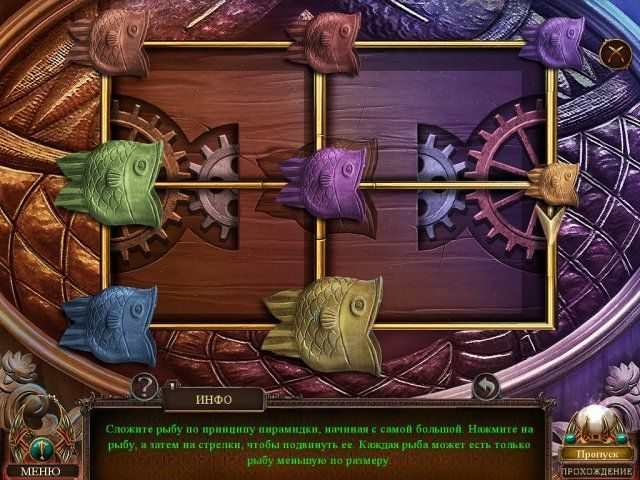
Task: Toggle the ИНФО panel tab
Action: pos(213,399)
